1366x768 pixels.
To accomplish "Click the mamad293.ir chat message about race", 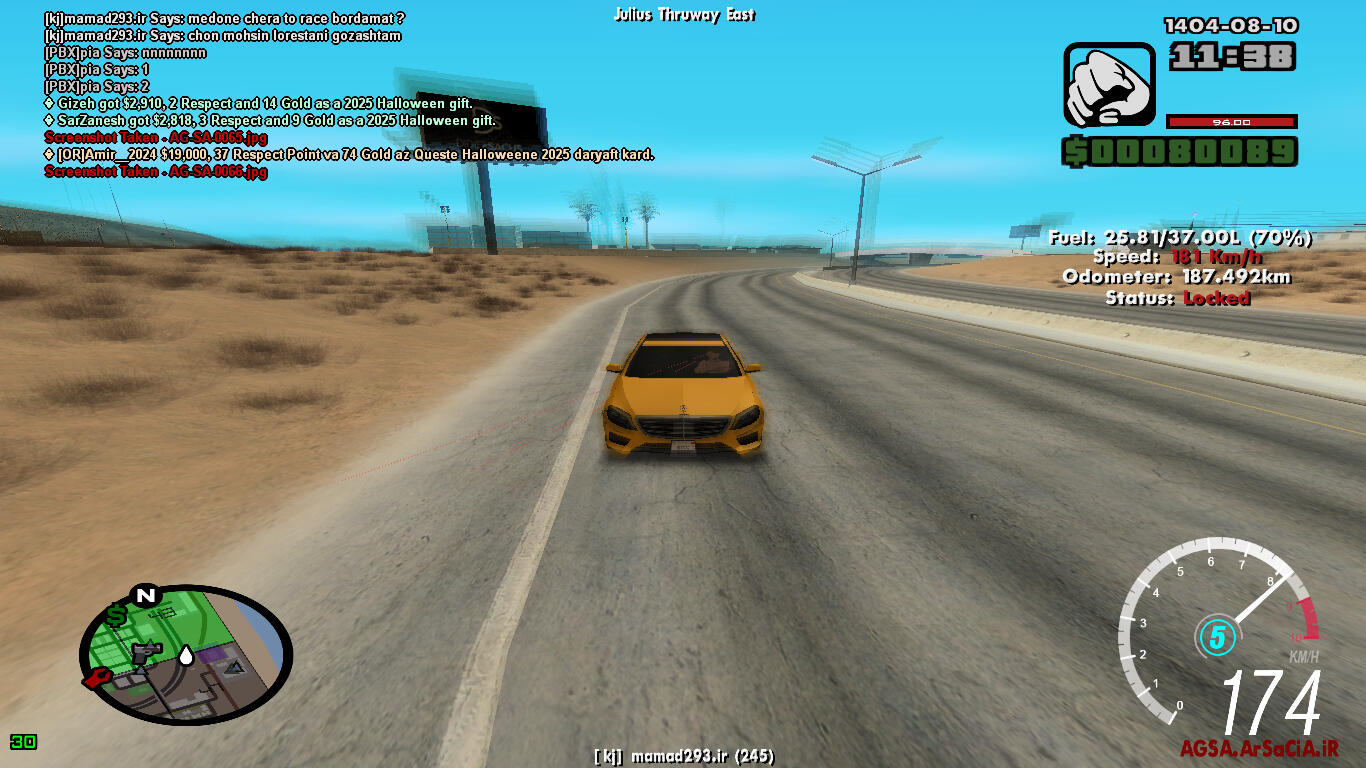I will click(x=224, y=19).
